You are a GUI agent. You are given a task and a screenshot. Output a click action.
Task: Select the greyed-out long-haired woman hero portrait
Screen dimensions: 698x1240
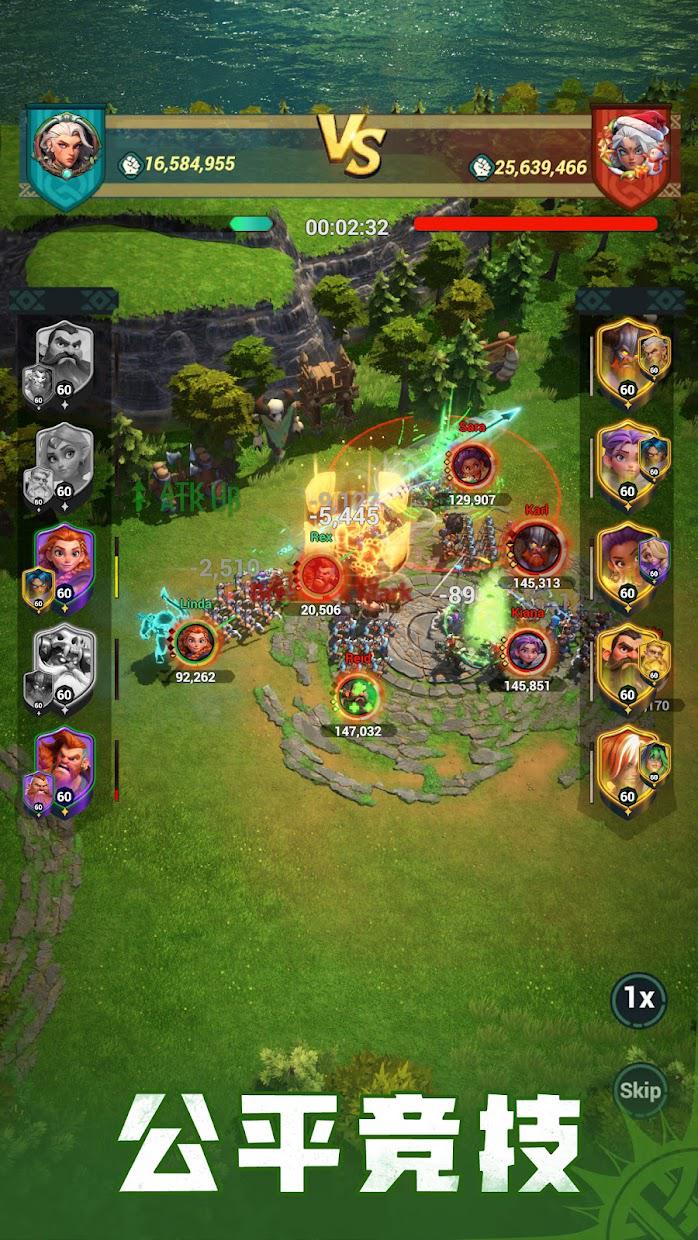coord(64,460)
